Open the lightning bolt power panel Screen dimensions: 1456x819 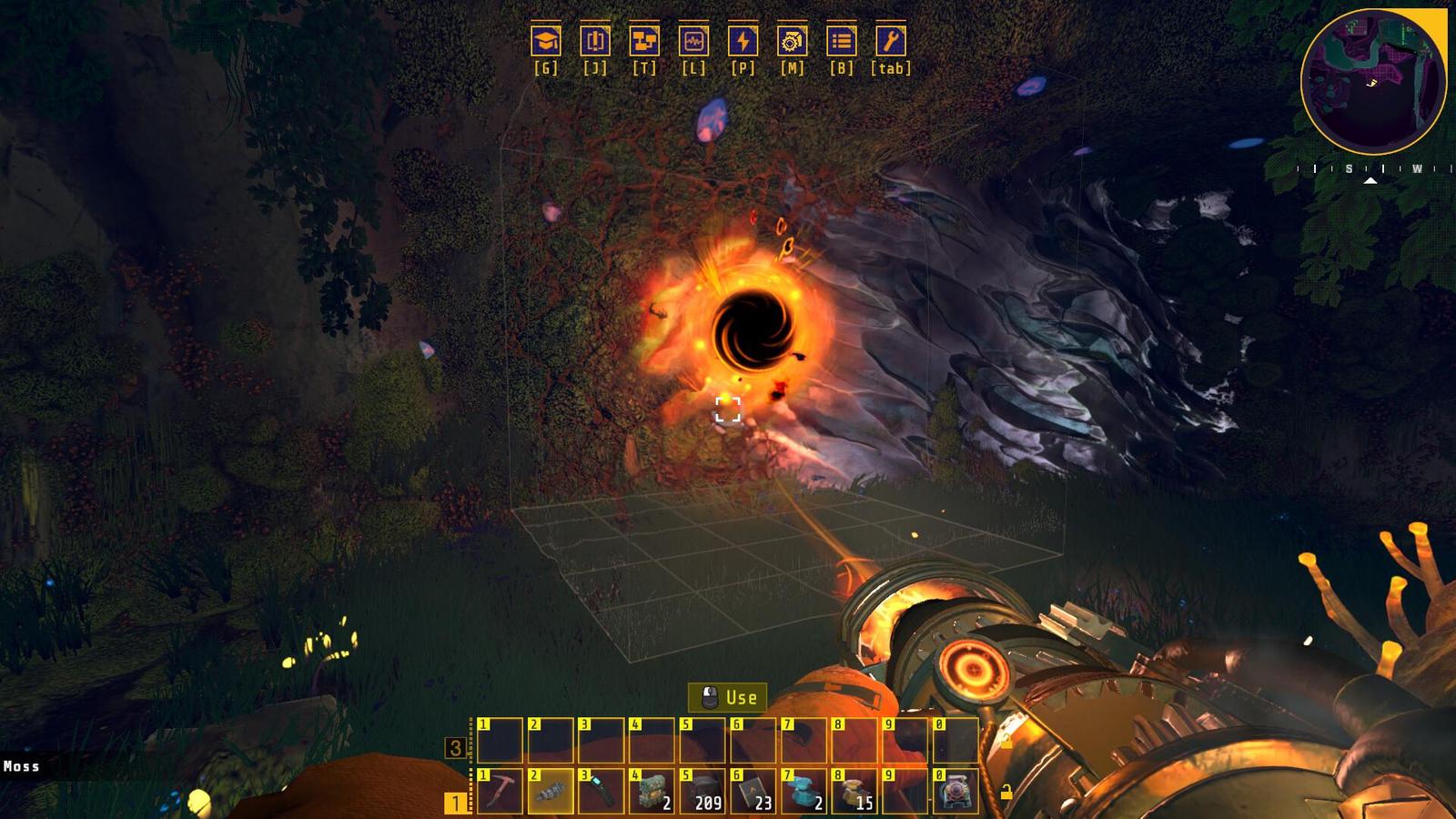tap(743, 41)
